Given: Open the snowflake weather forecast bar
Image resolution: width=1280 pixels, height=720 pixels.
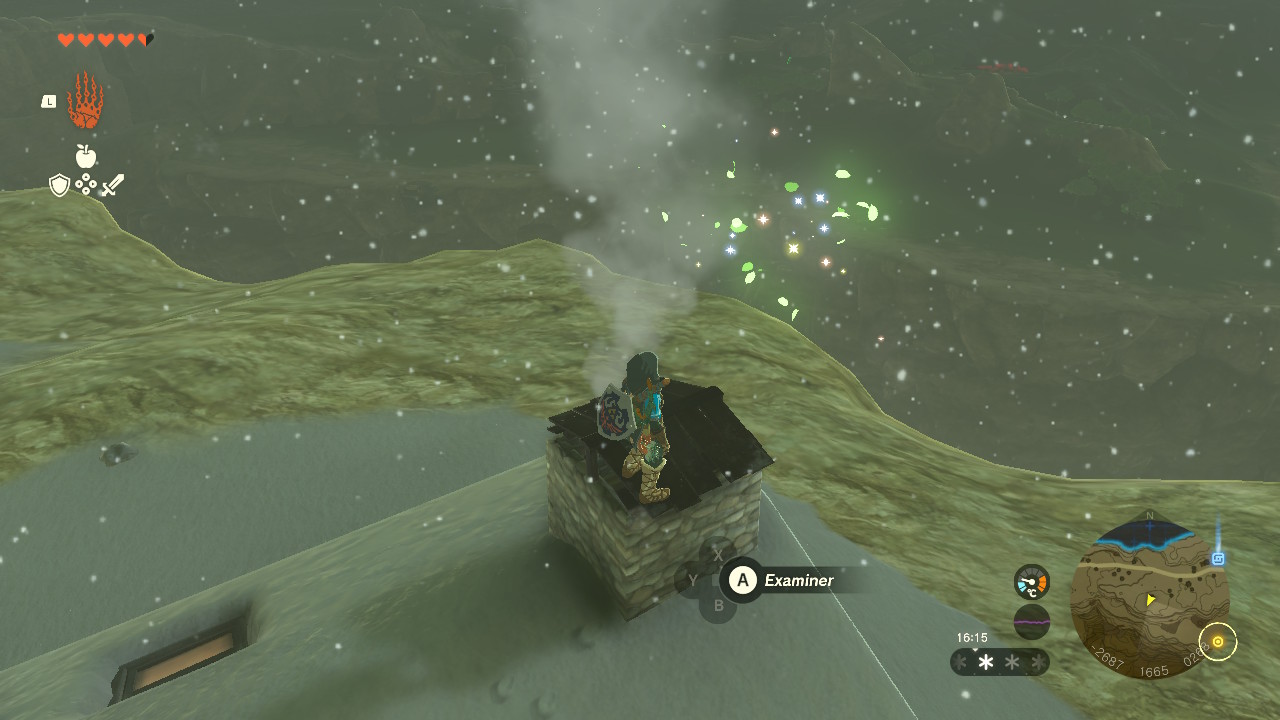Looking at the screenshot, I should [999, 662].
